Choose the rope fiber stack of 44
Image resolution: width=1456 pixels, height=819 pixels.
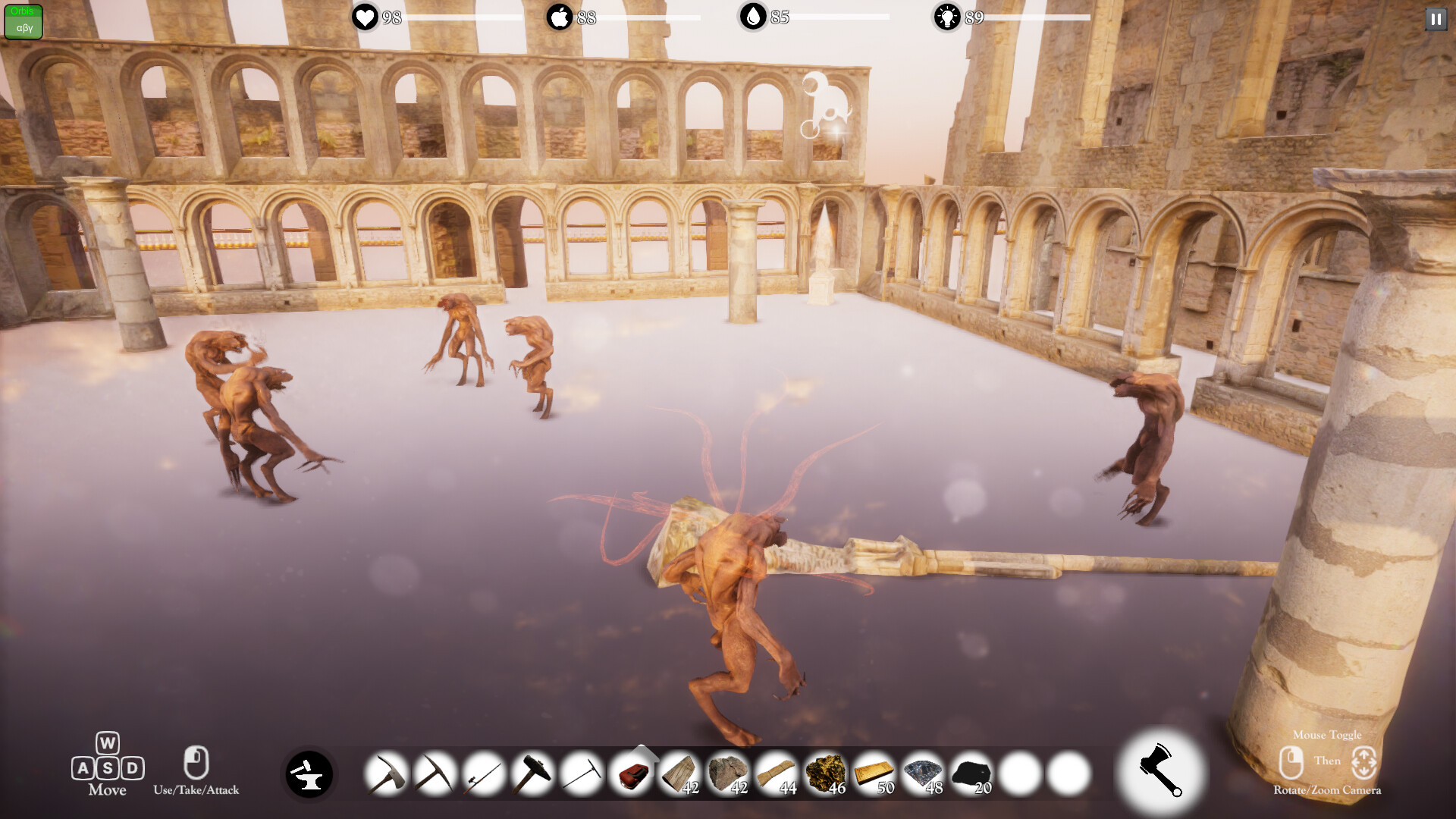point(777,774)
